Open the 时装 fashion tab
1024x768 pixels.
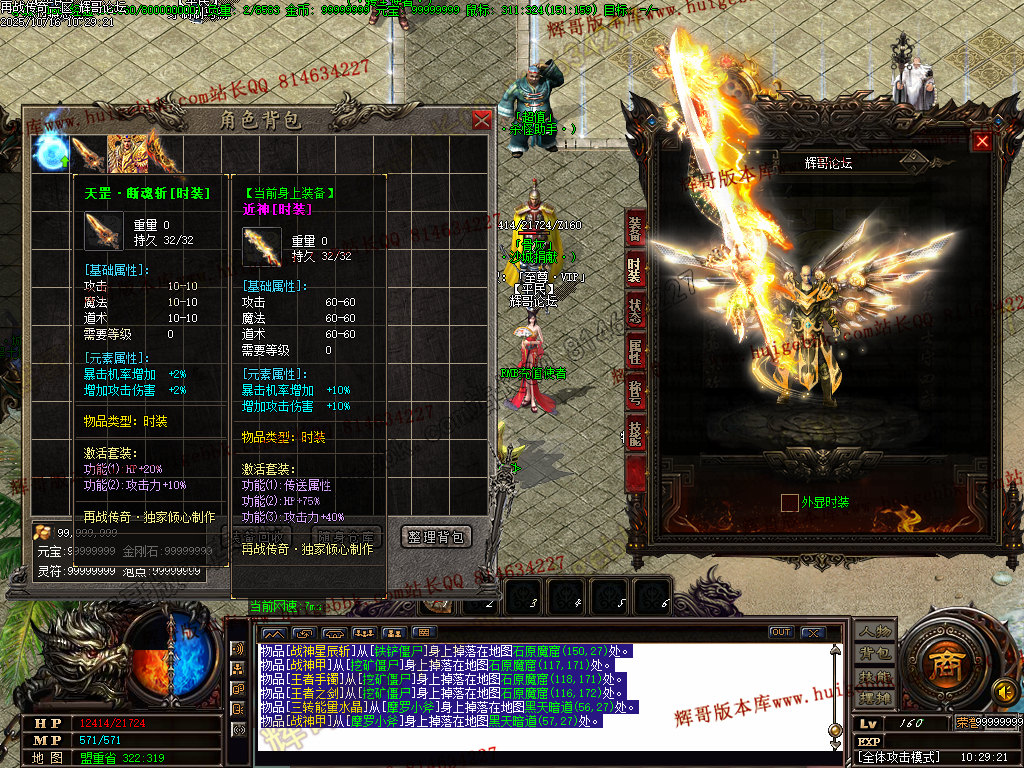click(635, 268)
